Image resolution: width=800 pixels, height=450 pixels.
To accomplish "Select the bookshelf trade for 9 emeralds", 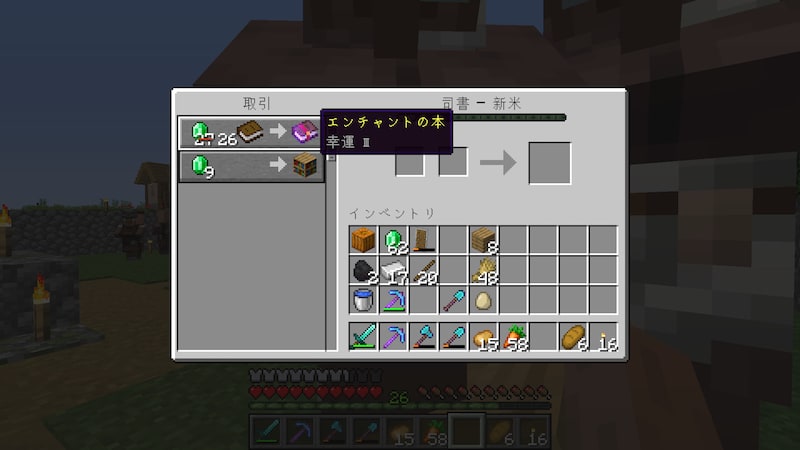I will click(250, 166).
